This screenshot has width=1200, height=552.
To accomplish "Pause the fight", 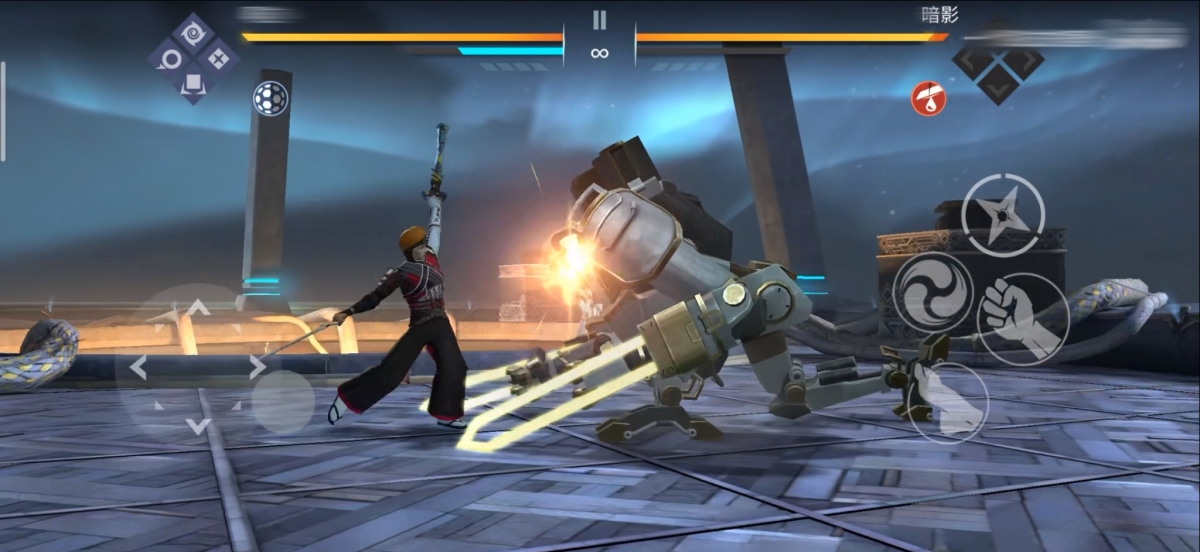I will 599,20.
